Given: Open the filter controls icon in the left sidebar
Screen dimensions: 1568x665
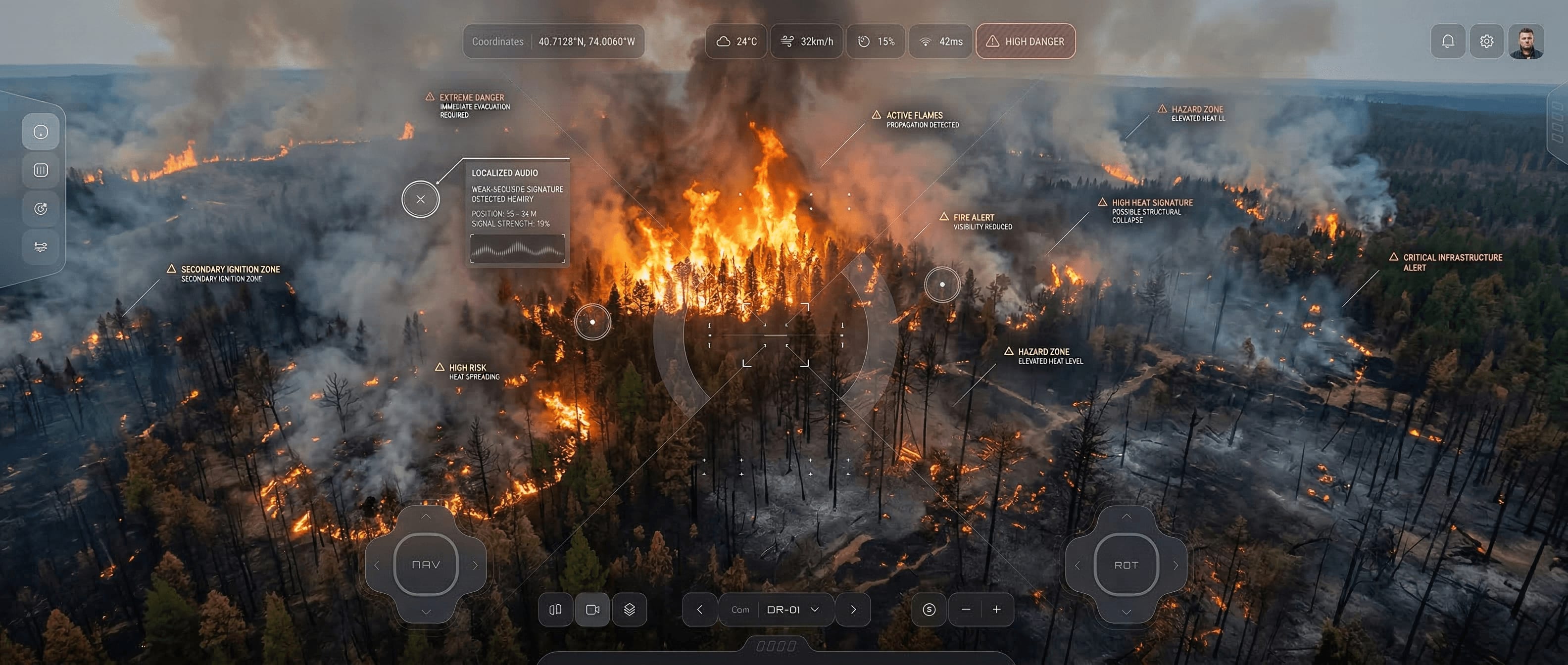Looking at the screenshot, I should [x=40, y=247].
